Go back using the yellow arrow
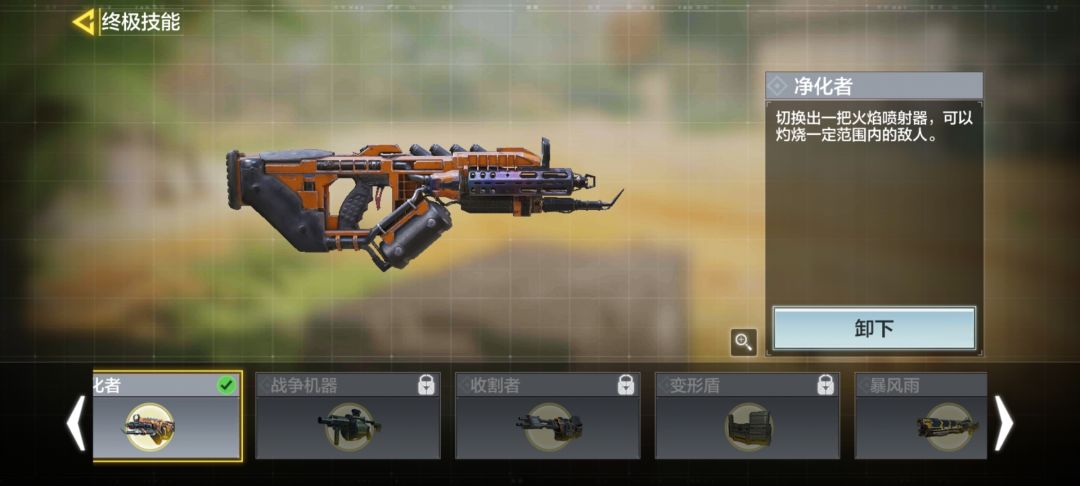Viewport: 1080px width, 486px height. pos(84,22)
